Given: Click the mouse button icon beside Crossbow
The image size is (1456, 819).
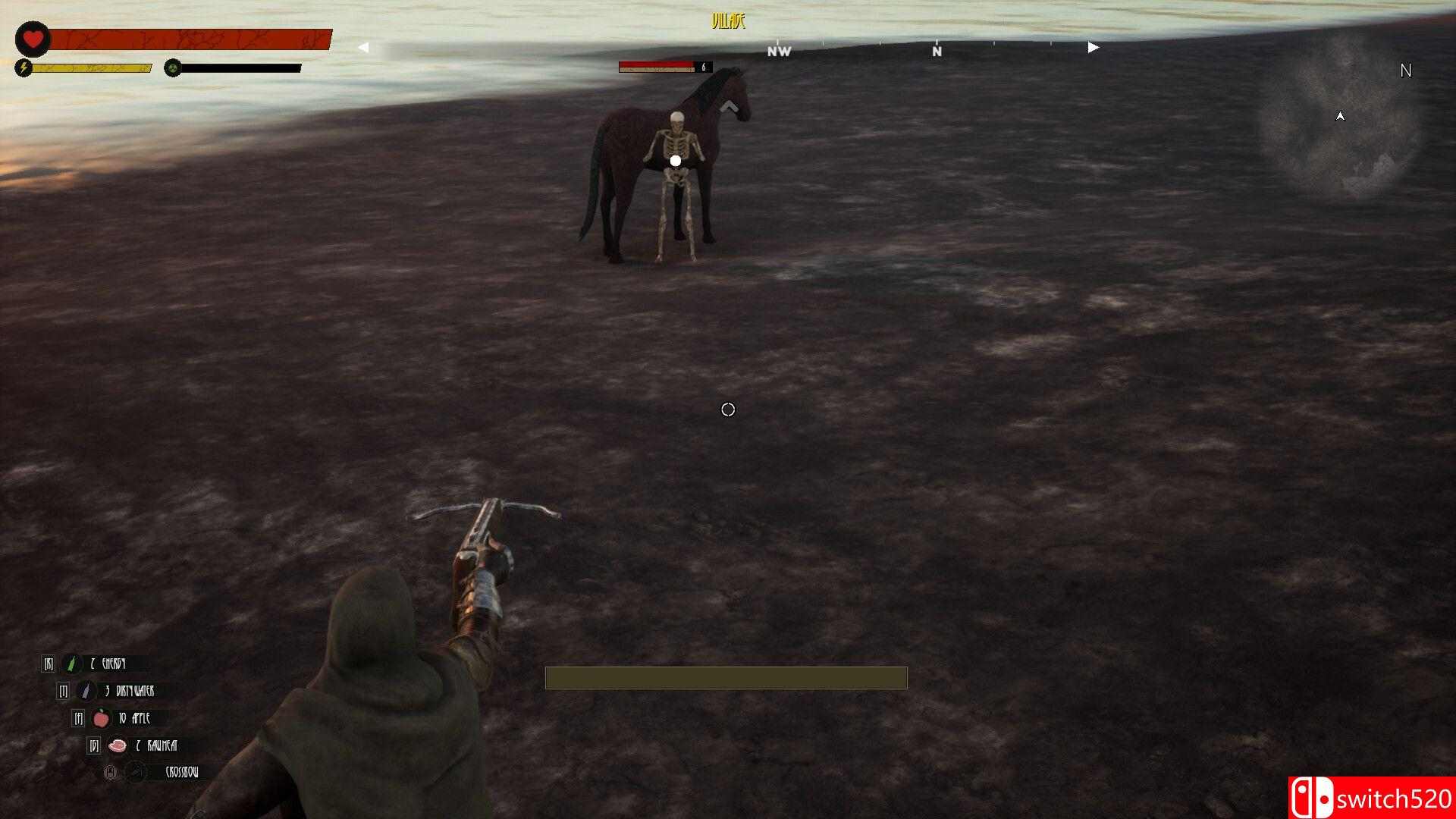Looking at the screenshot, I should coord(110,772).
